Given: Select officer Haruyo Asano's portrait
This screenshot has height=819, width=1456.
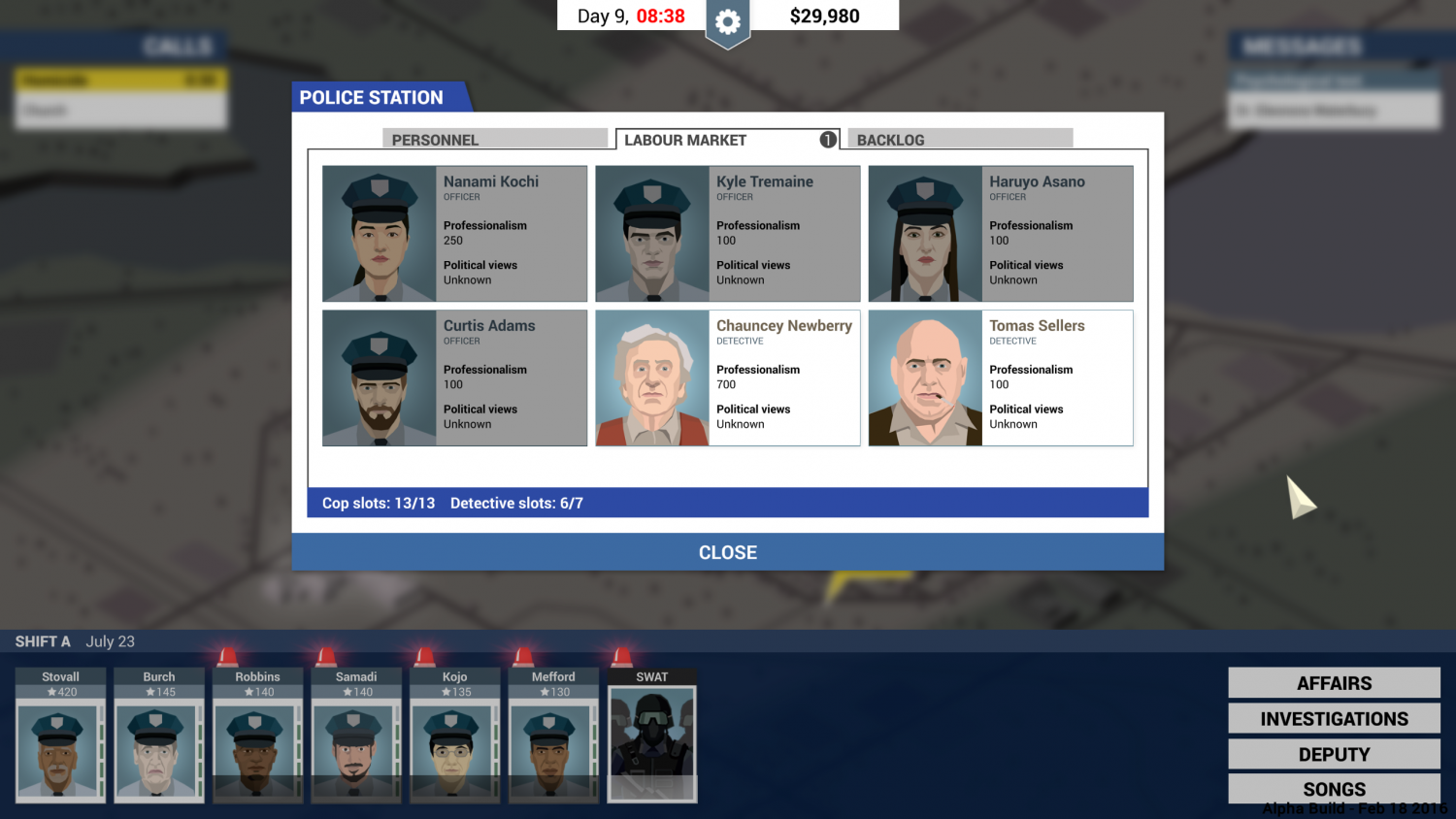Looking at the screenshot, I should (x=924, y=233).
